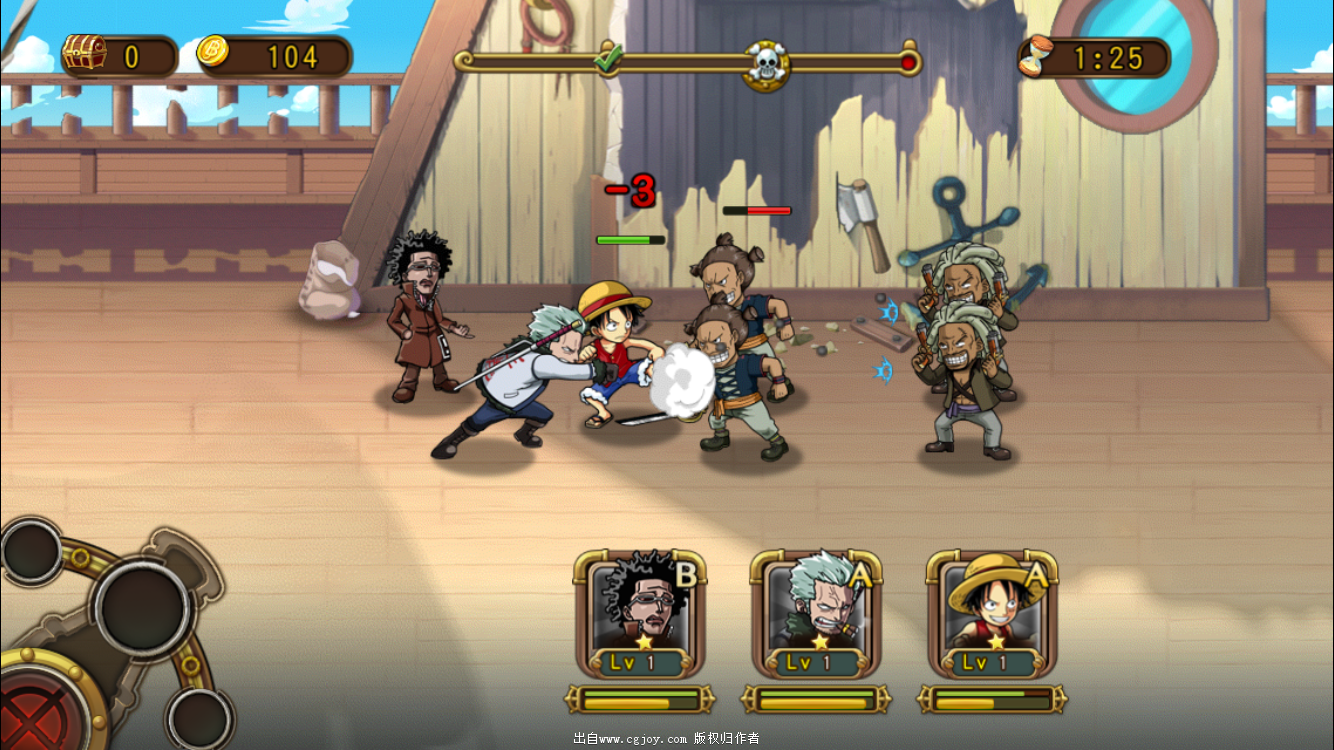
Task: Activate the largest dark skill wheel button
Action: pyautogui.click(x=143, y=606)
